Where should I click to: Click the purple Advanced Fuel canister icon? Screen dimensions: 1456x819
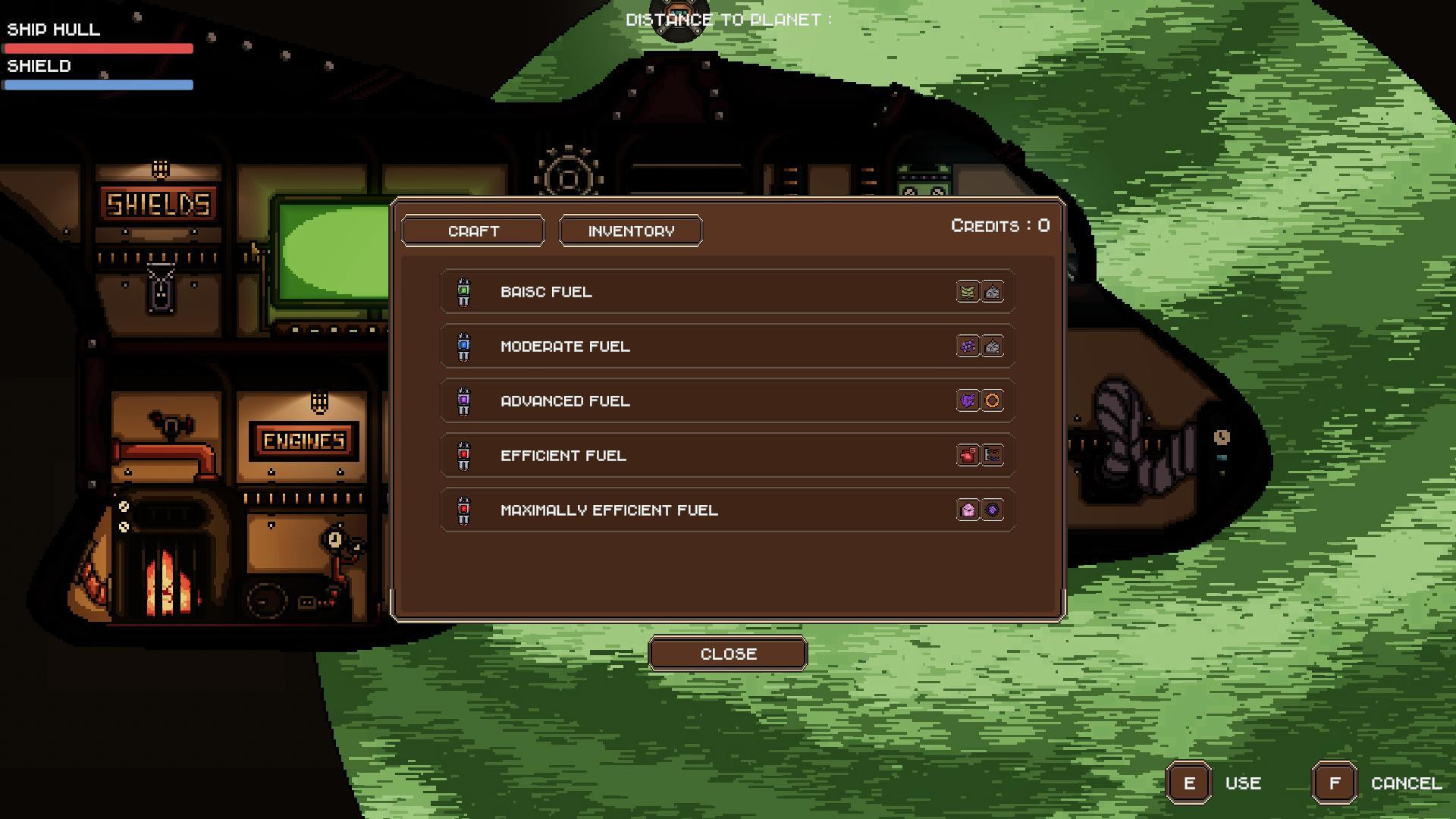coord(463,401)
